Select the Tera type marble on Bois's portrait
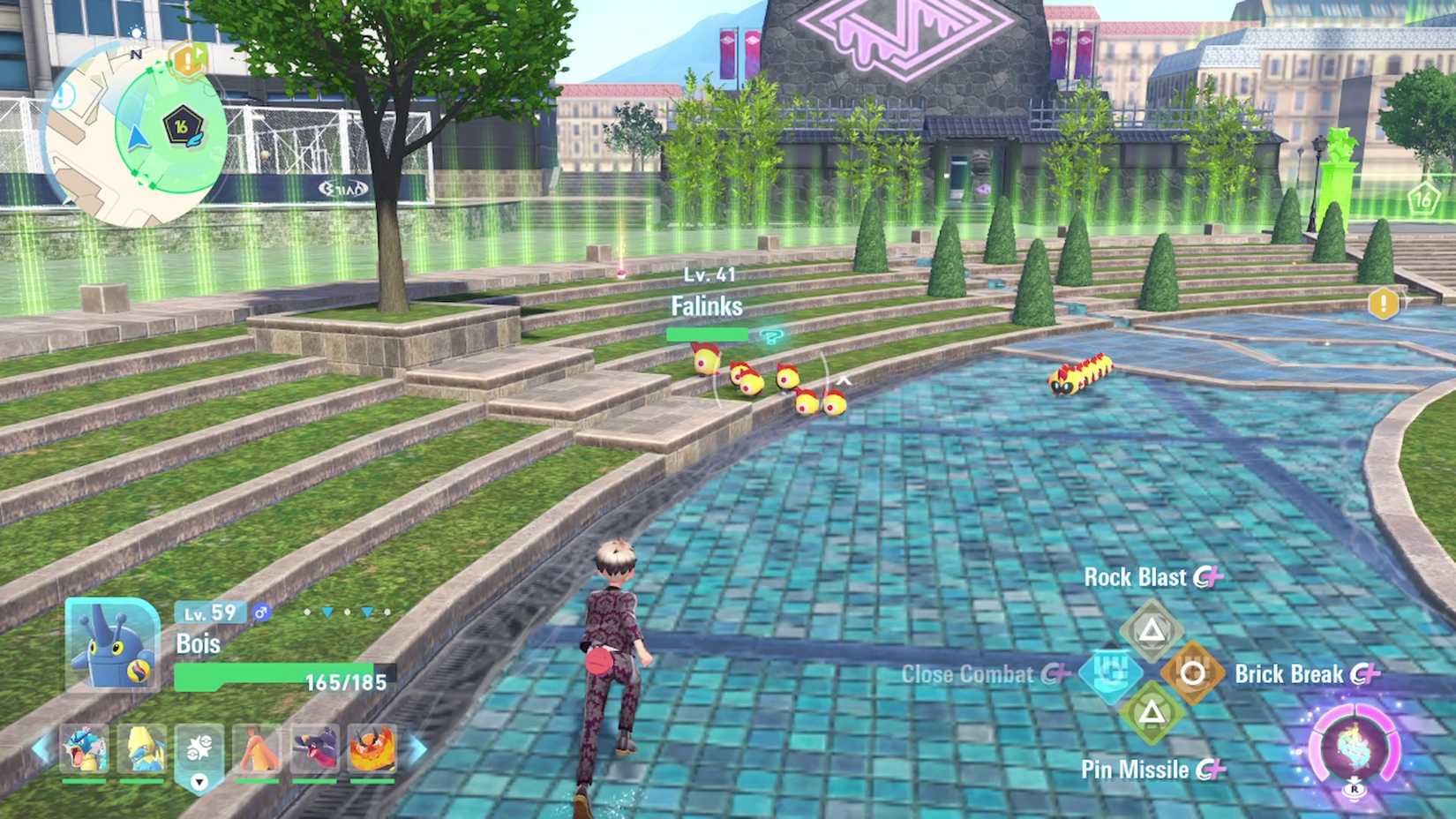 point(138,670)
